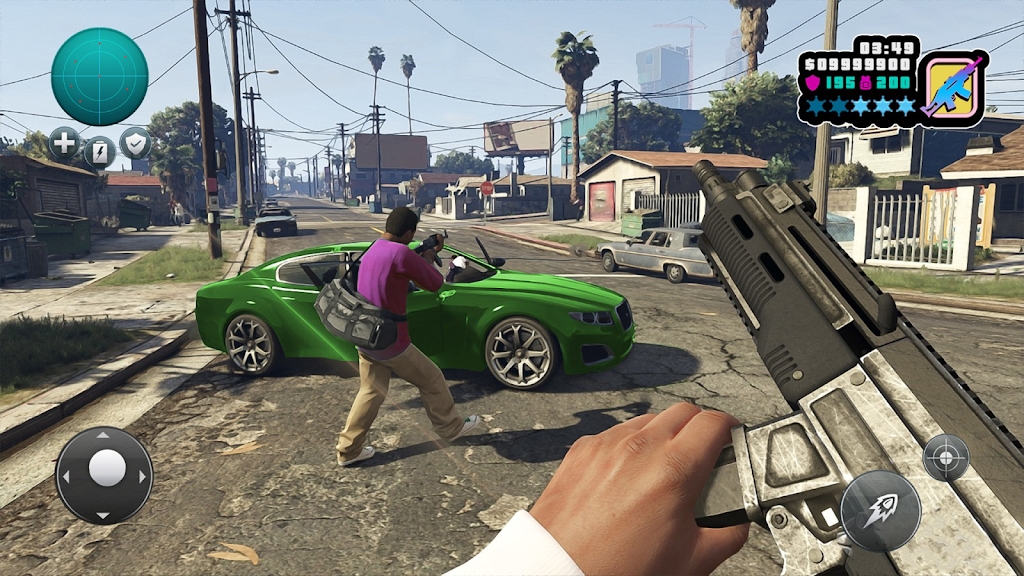This screenshot has width=1024, height=576.
Task: Select the rifle weapon icon
Action: tap(951, 88)
